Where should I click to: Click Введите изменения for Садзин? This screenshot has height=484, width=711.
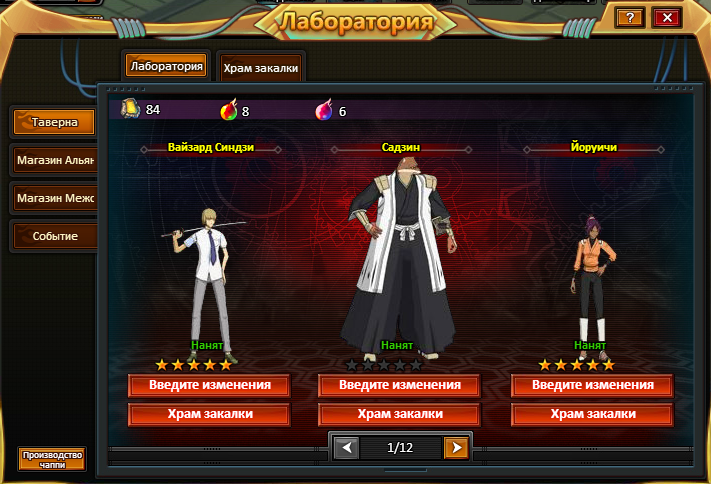tap(399, 385)
